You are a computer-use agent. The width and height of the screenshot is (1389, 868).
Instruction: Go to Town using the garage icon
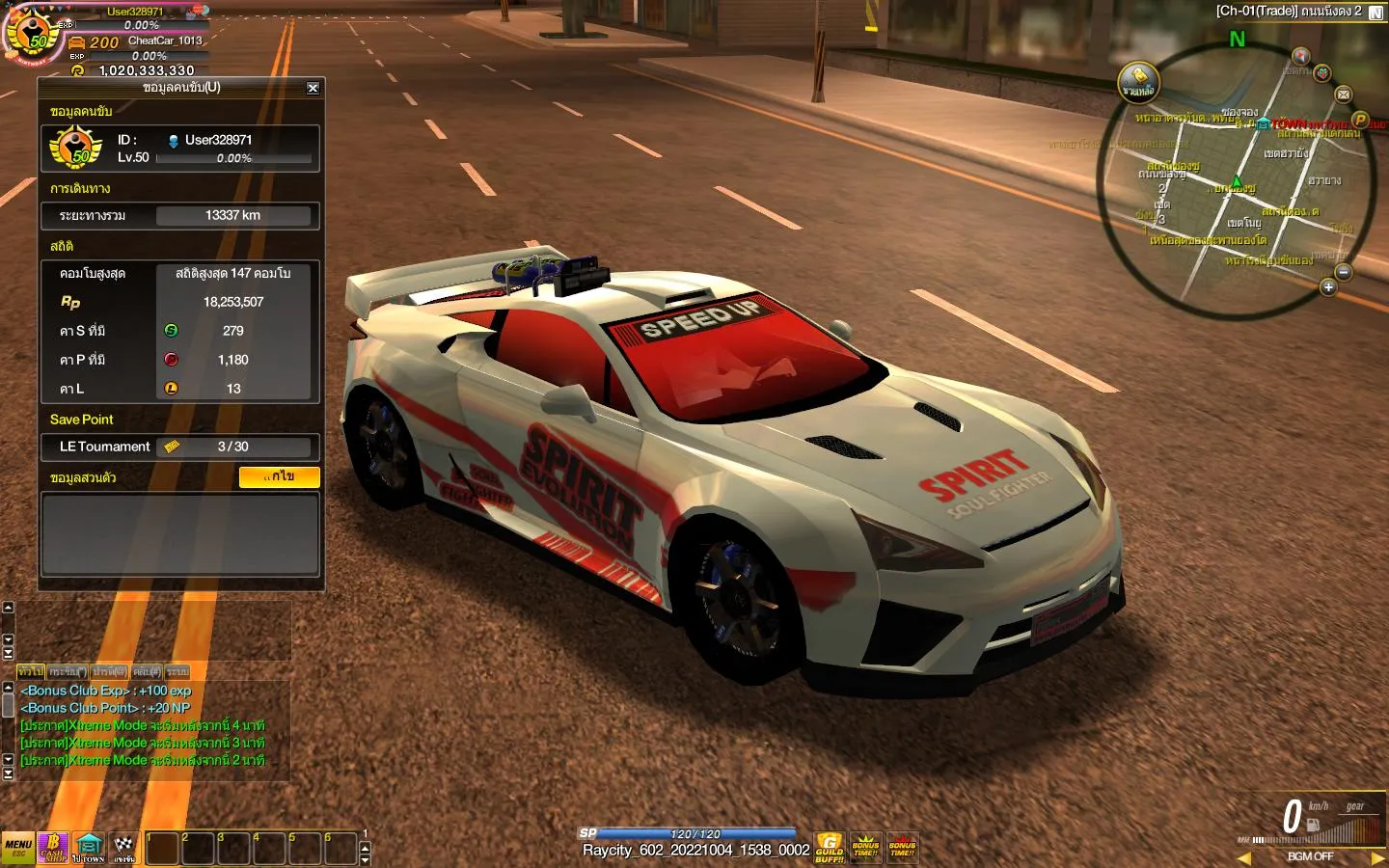(x=89, y=848)
